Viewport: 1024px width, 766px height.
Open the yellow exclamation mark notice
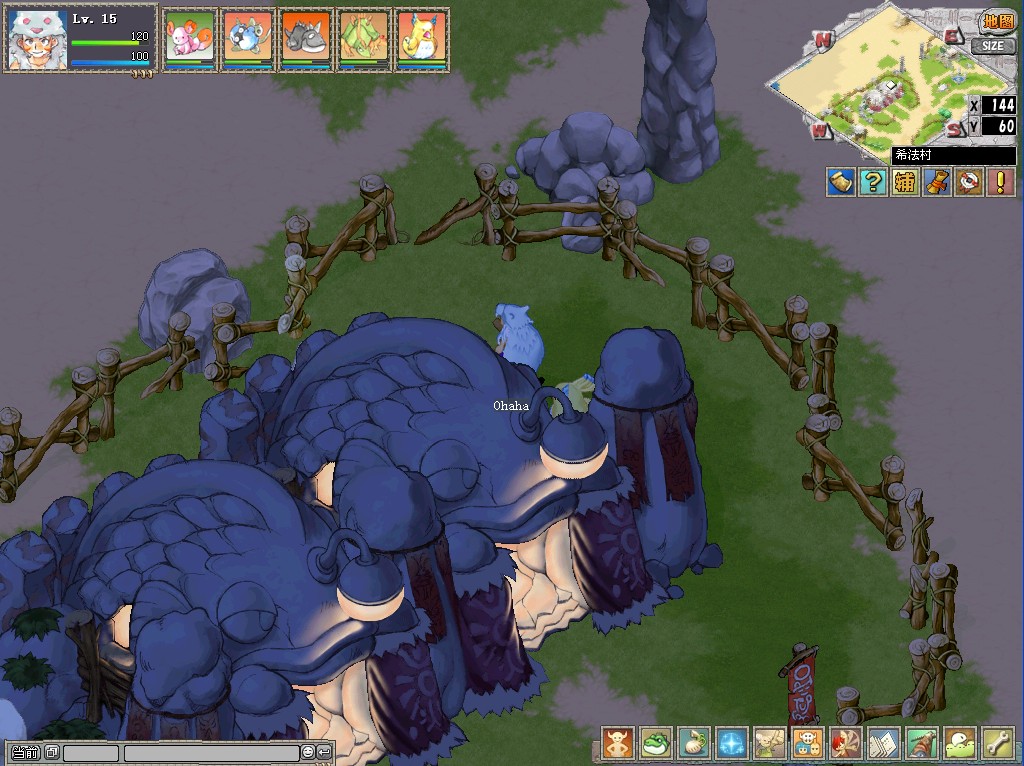pos(1000,182)
